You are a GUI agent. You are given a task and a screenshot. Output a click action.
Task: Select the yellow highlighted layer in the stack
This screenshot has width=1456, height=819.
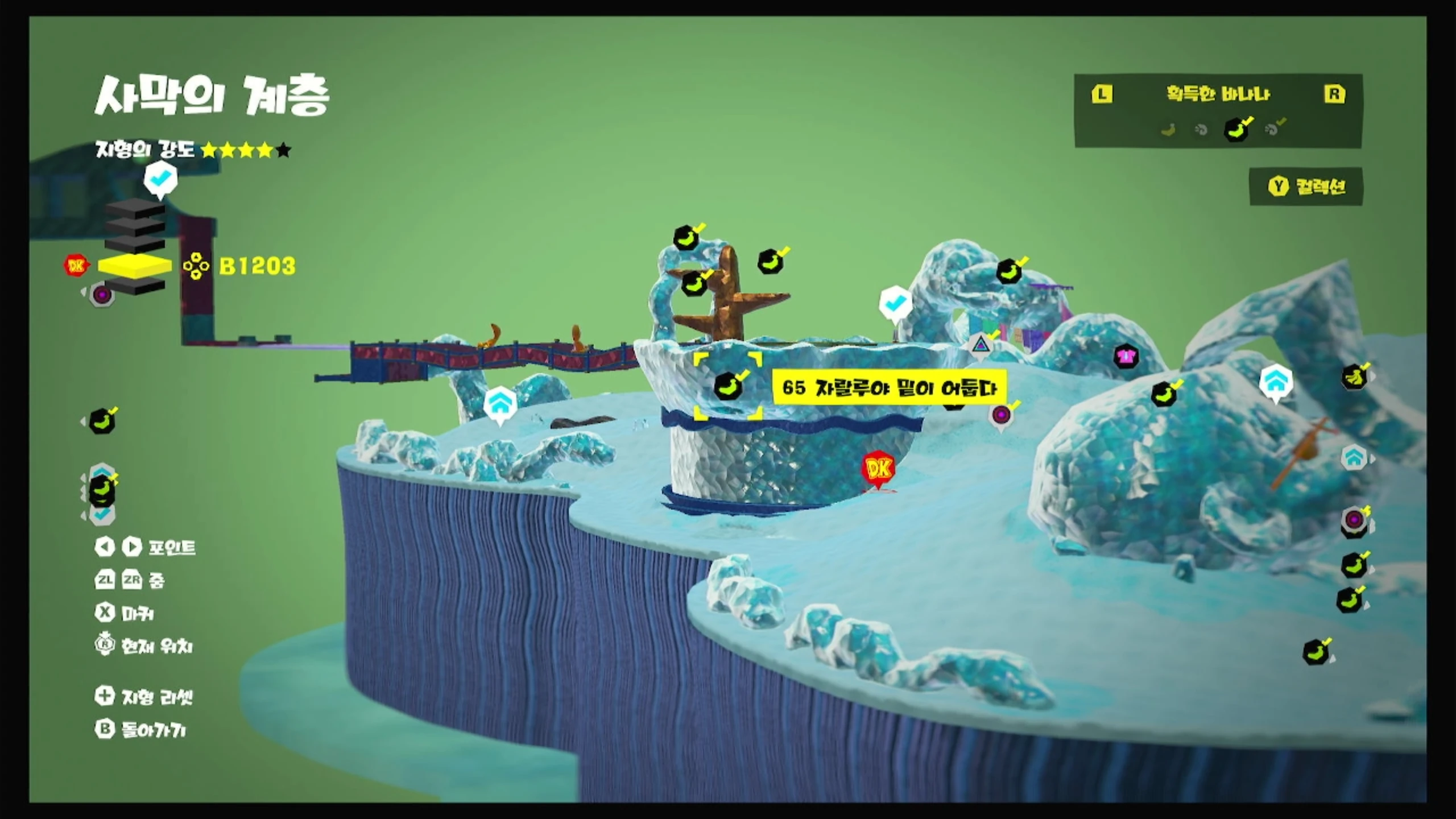[x=135, y=265]
